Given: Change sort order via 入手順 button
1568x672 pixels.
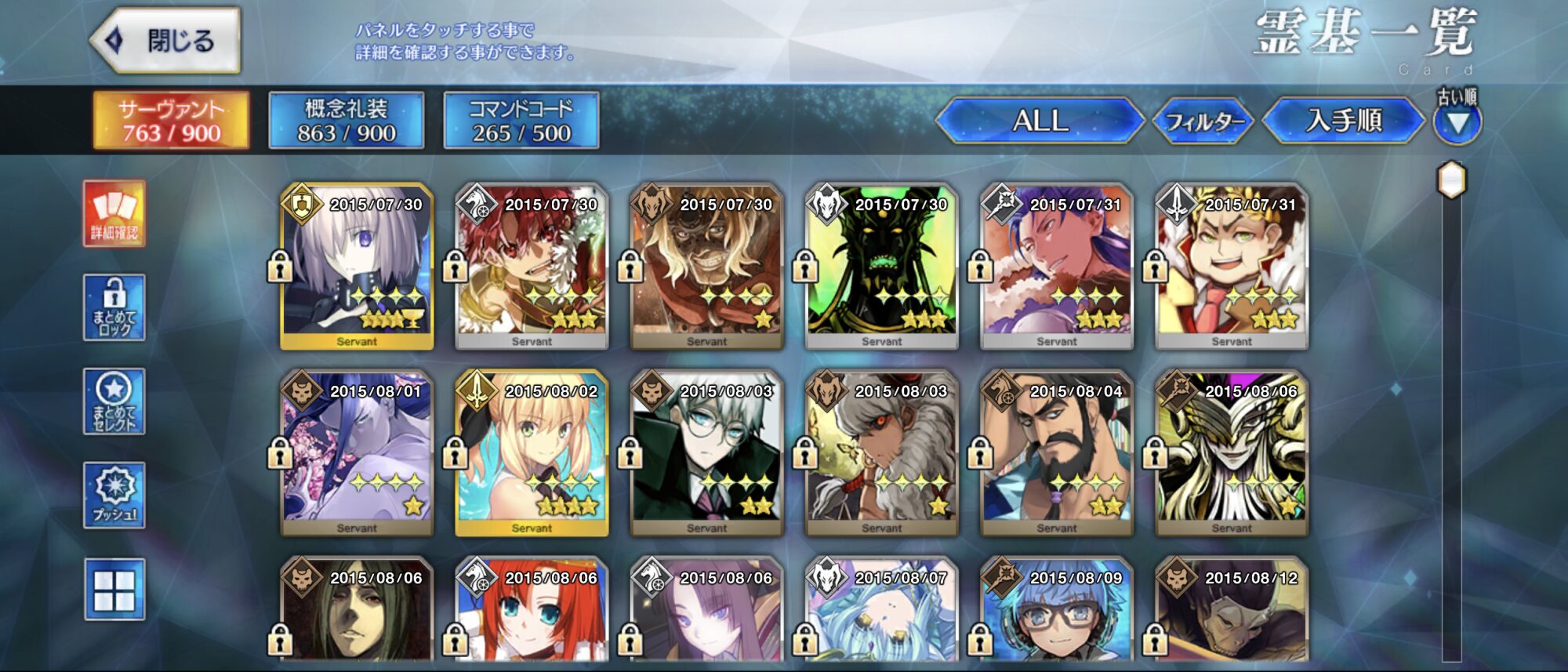Looking at the screenshot, I should pos(1344,121).
